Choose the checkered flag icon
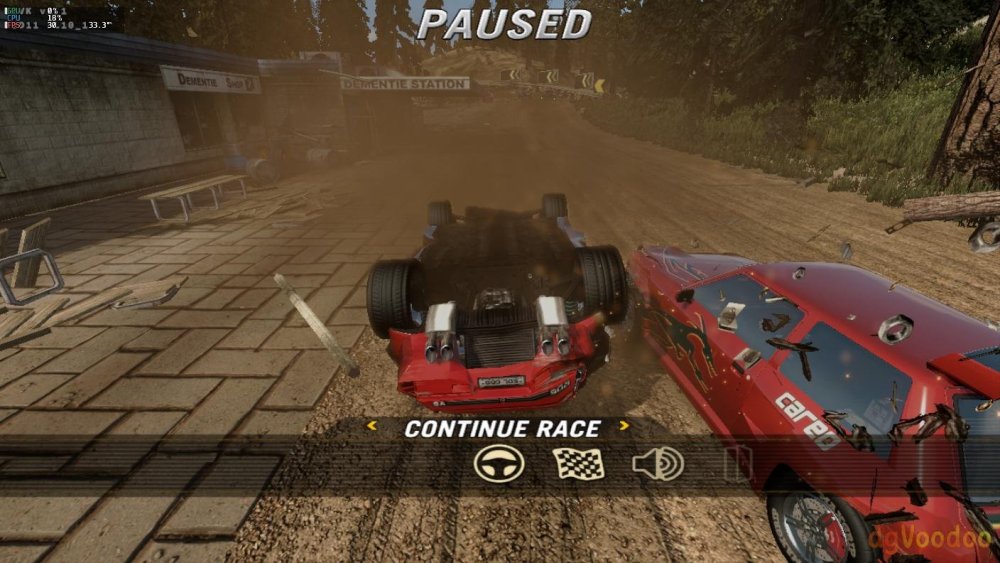This screenshot has width=1000, height=563. point(578,464)
